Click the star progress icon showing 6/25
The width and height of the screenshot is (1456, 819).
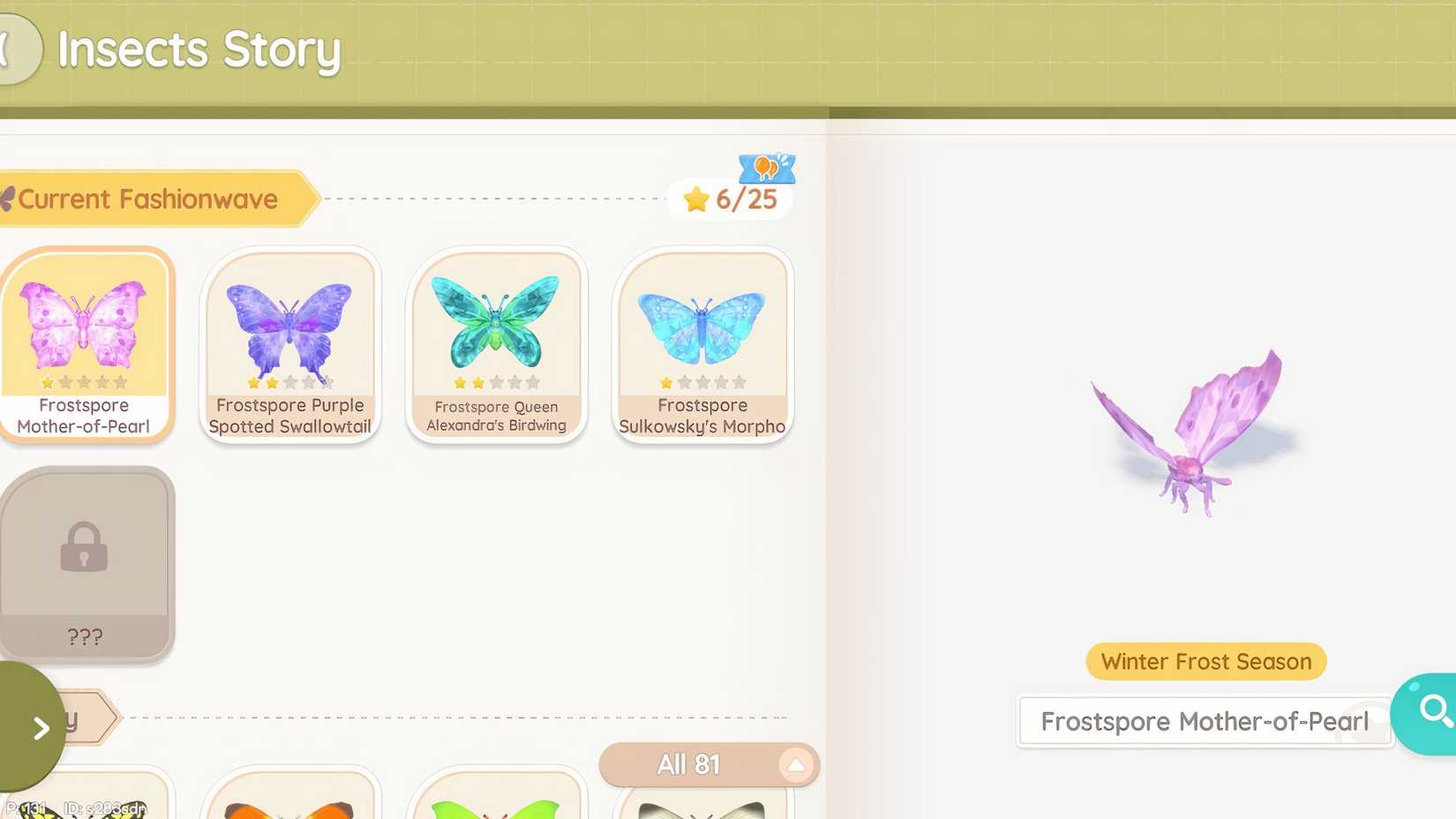[729, 199]
